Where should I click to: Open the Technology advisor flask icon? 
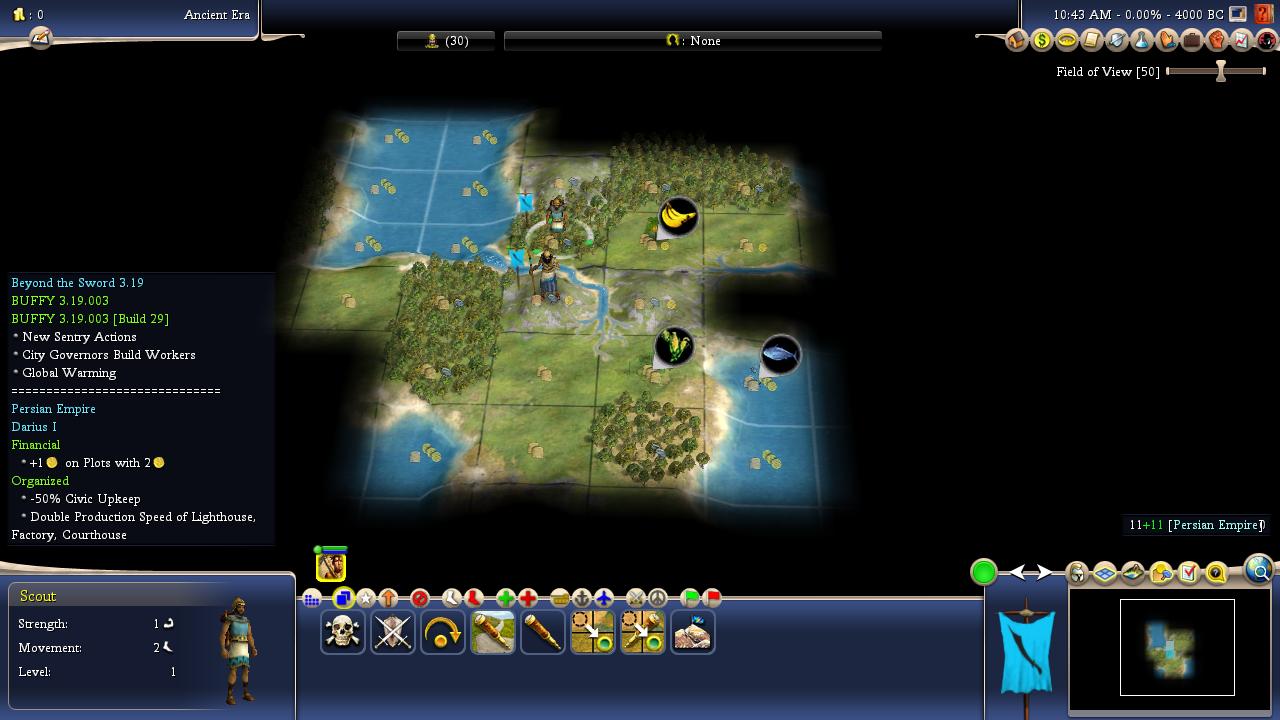[x=1142, y=41]
